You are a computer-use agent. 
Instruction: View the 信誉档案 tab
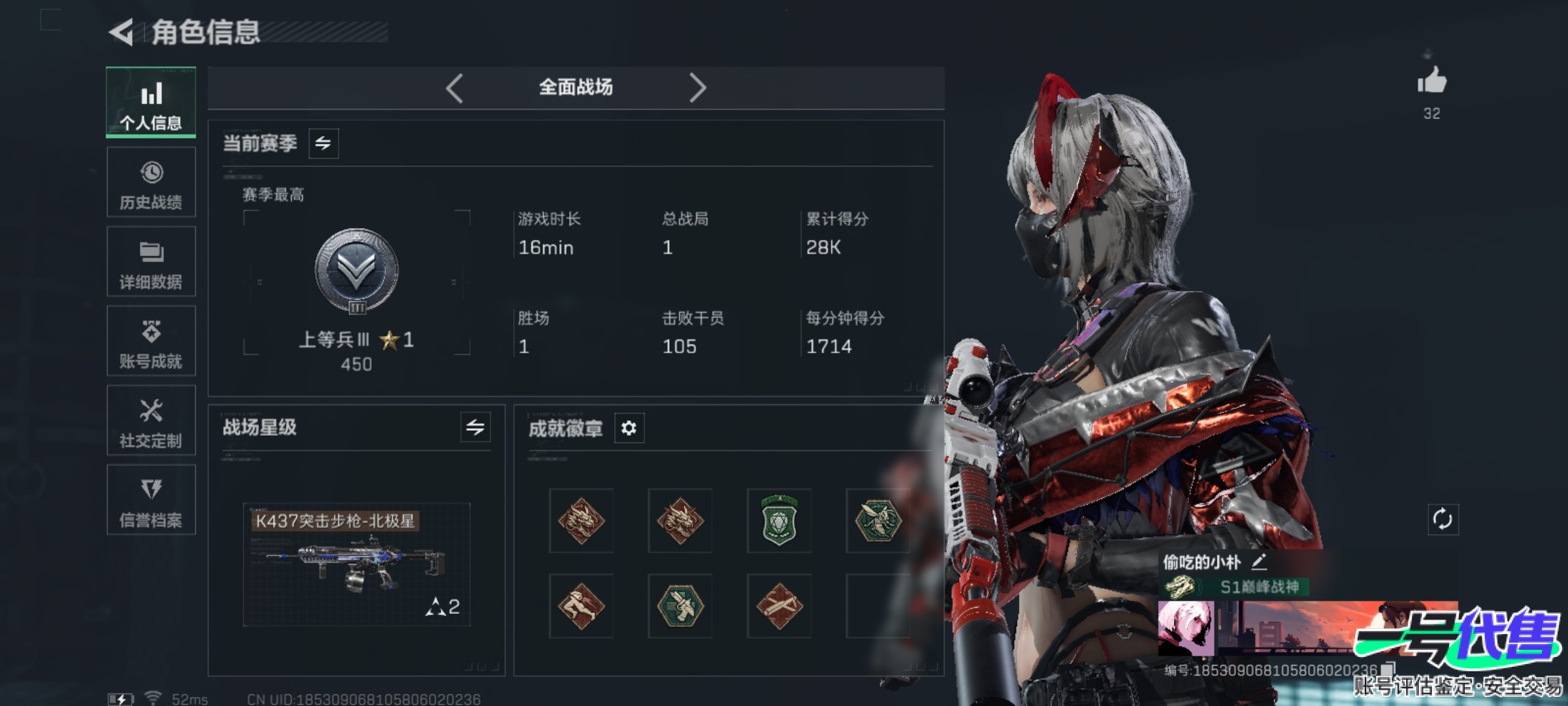pyautogui.click(x=151, y=500)
